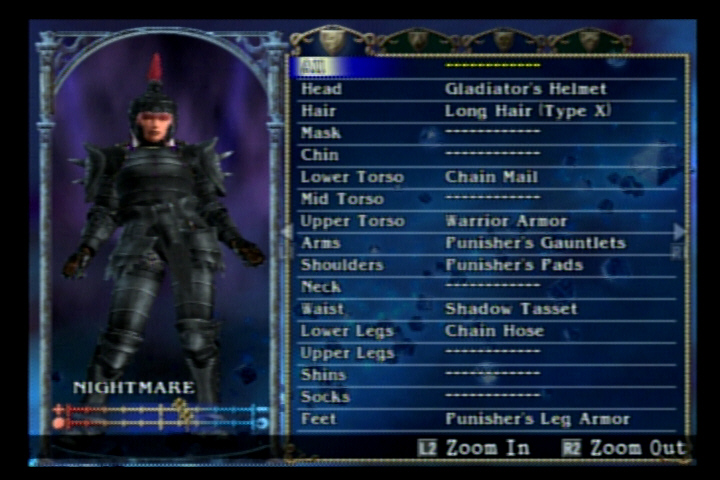Open Lower Torso with Chain Mail
Viewport: 720px width, 480px height.
(488, 177)
